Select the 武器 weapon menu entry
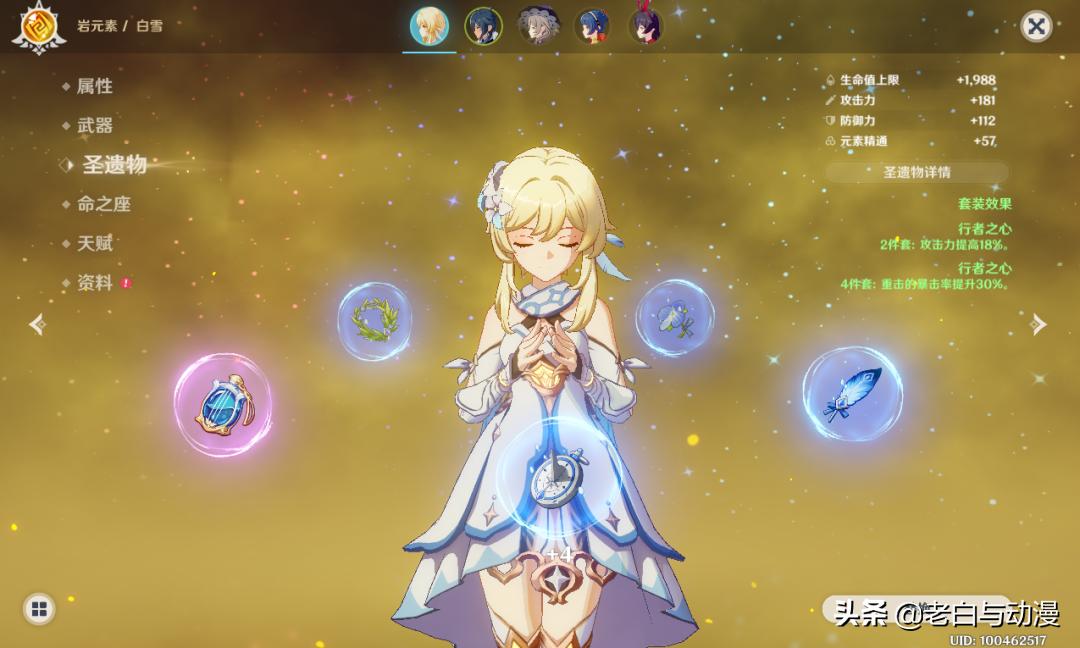The height and width of the screenshot is (648, 1080). (x=94, y=125)
